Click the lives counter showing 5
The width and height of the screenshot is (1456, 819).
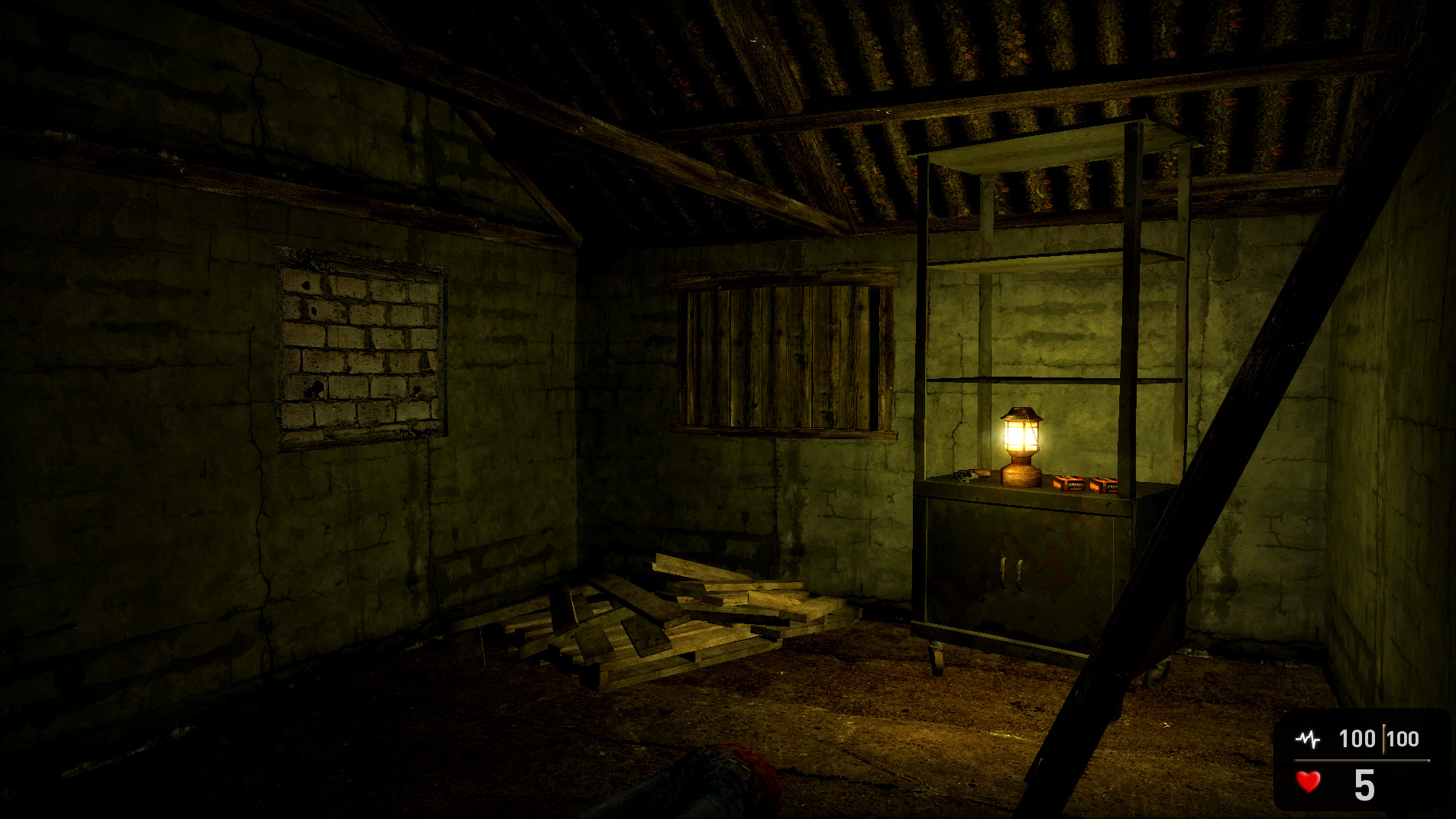(1365, 785)
